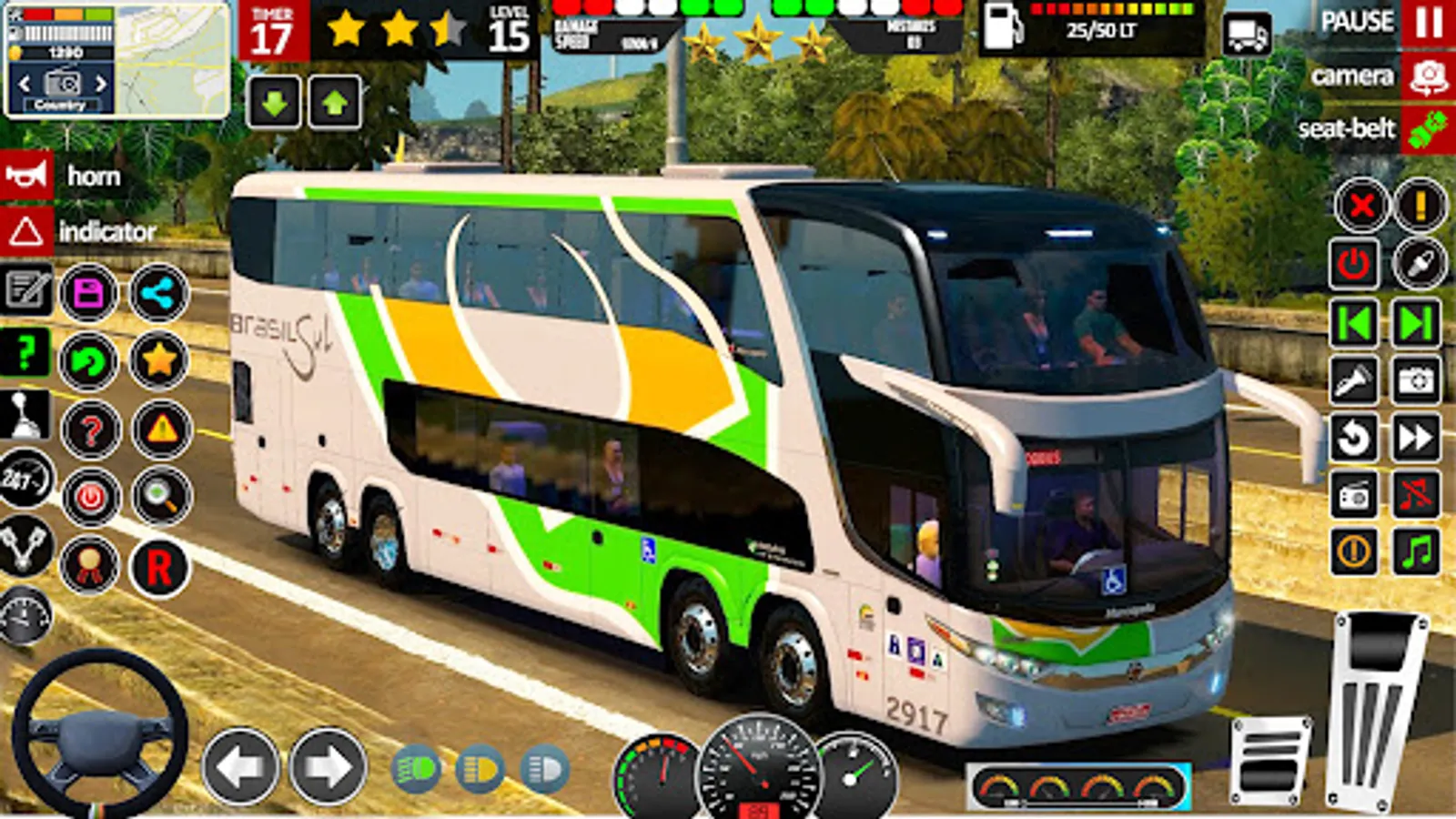Select the red R round button
The width and height of the screenshot is (1456, 819).
click(159, 567)
